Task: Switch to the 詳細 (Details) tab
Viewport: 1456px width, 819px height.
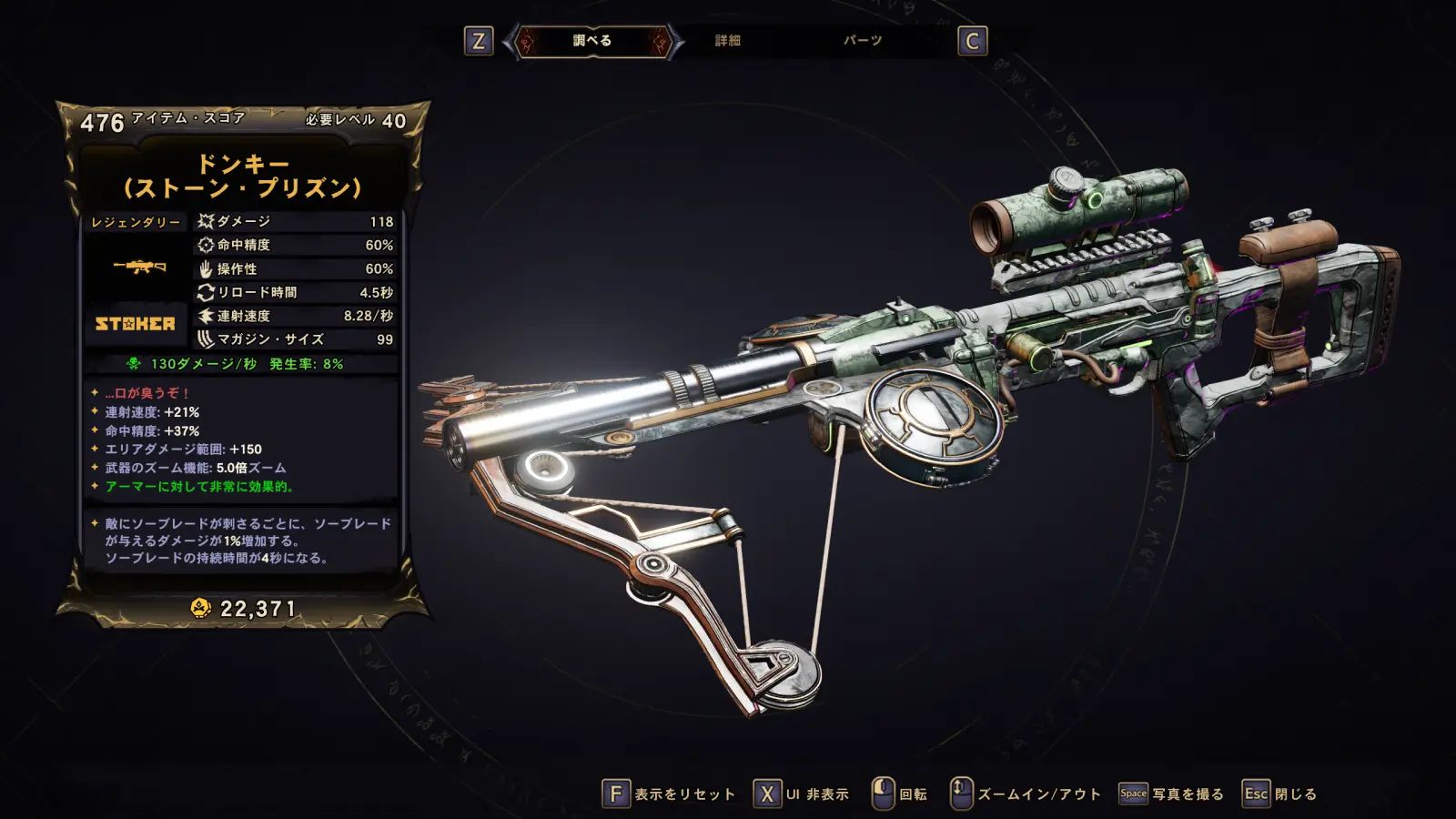Action: coord(727,41)
